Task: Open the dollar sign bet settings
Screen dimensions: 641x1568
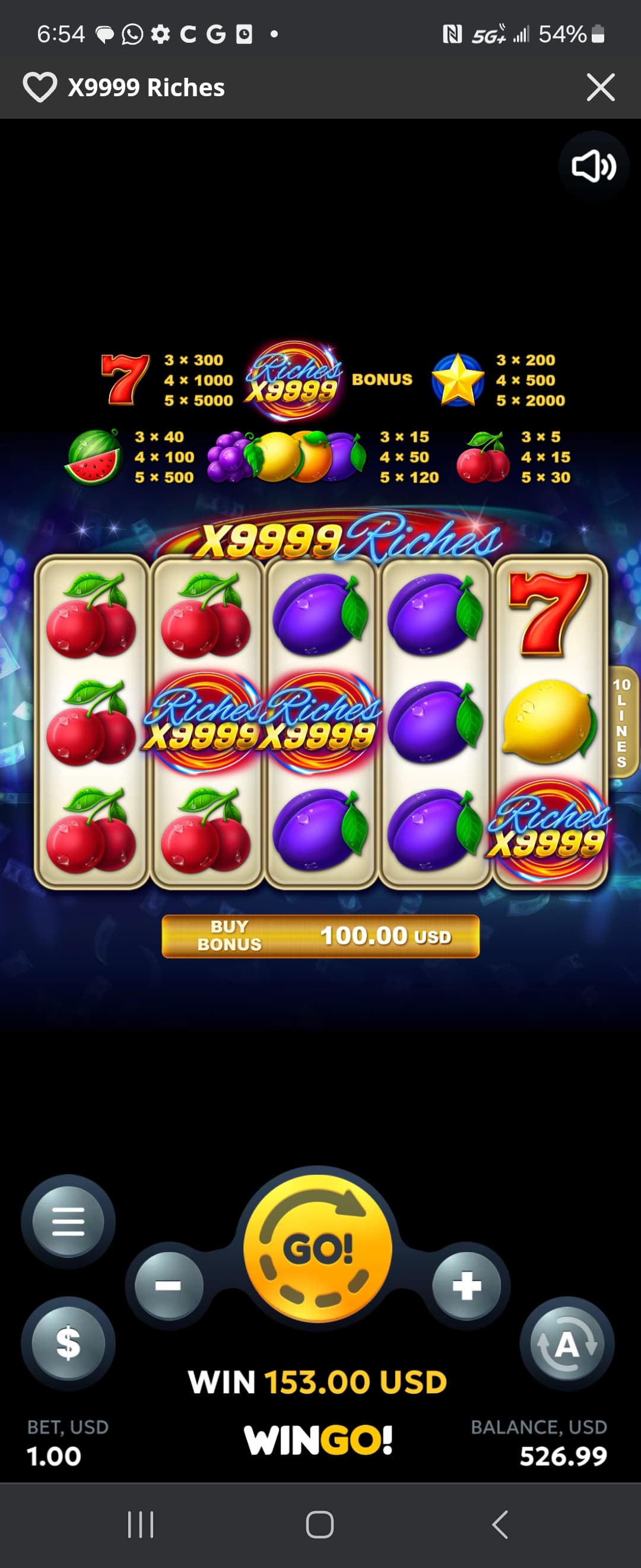Action: (68, 1343)
